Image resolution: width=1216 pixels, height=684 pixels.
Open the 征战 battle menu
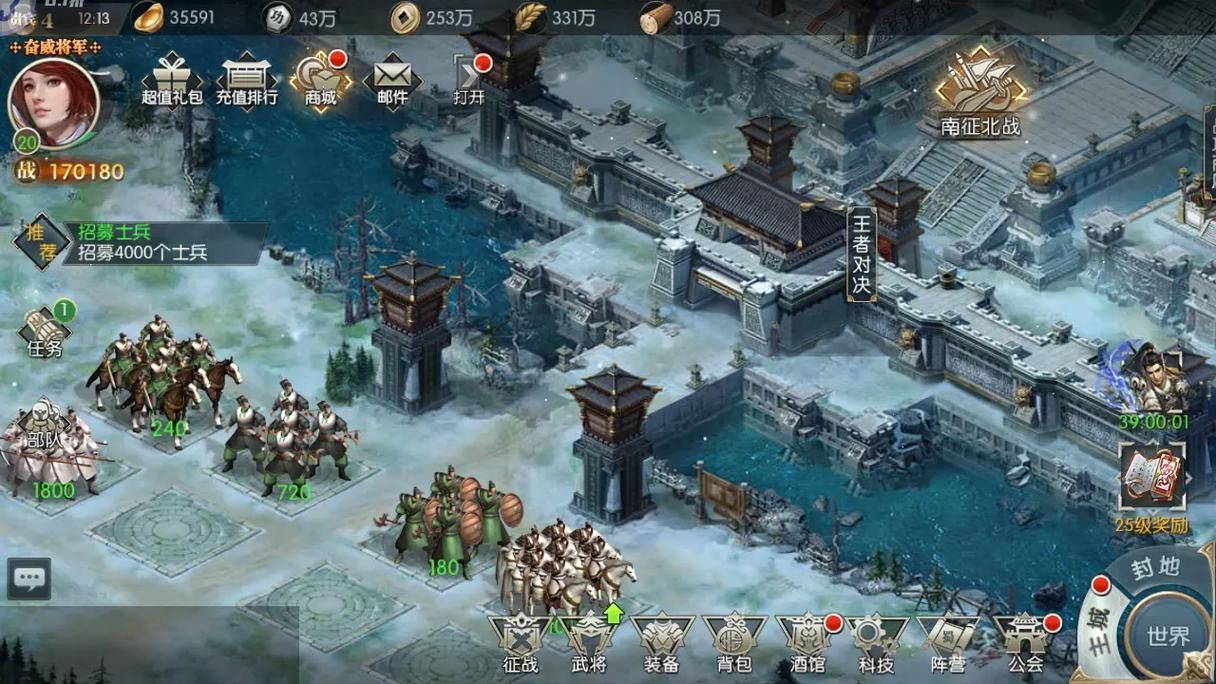pyautogui.click(x=520, y=643)
